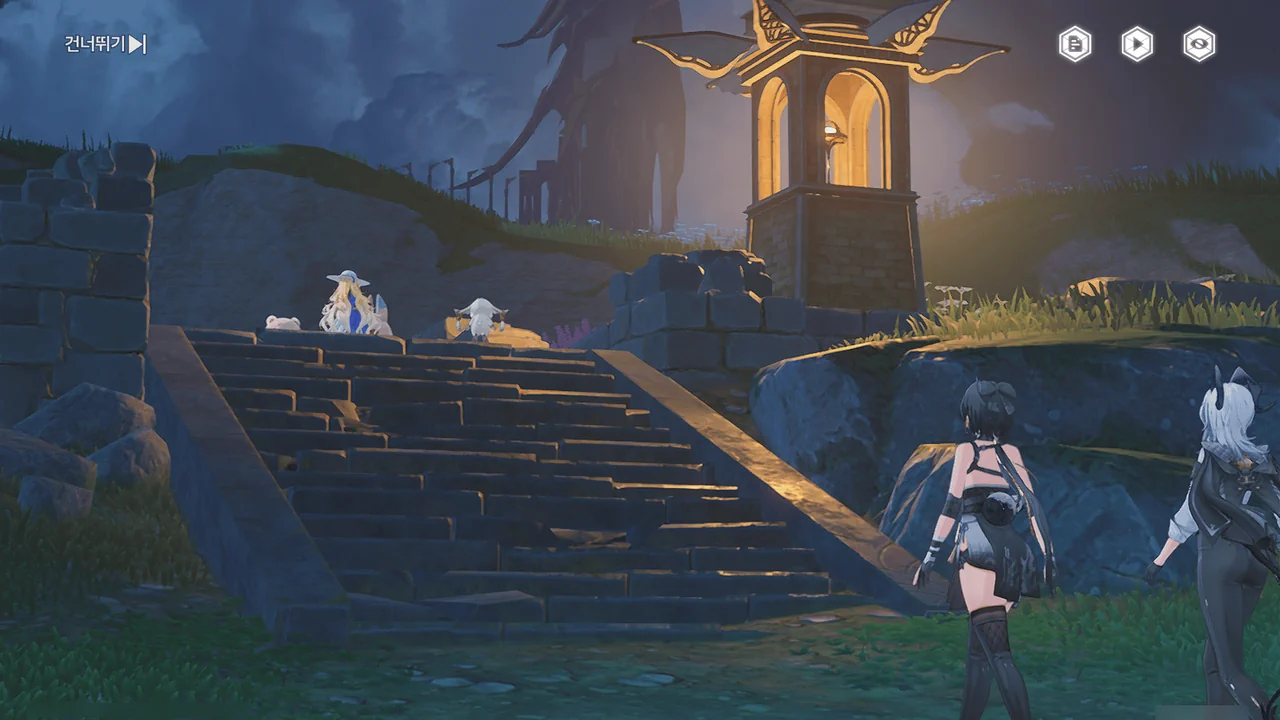The image size is (1280, 720).
Task: Skip the cutscene with the 건너뛰기 button
Action: pos(106,44)
